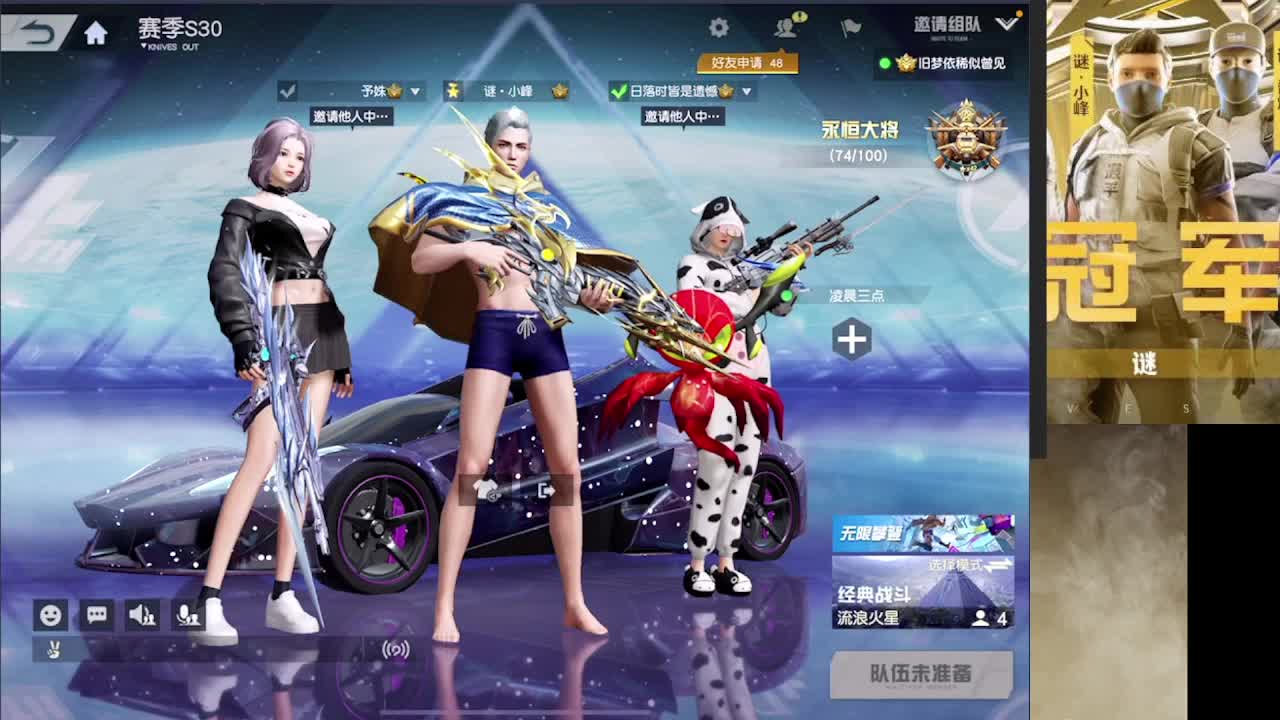The image size is (1280, 720).
Task: Toggle the ready checkmark beside 予姝
Action: pyautogui.click(x=290, y=90)
